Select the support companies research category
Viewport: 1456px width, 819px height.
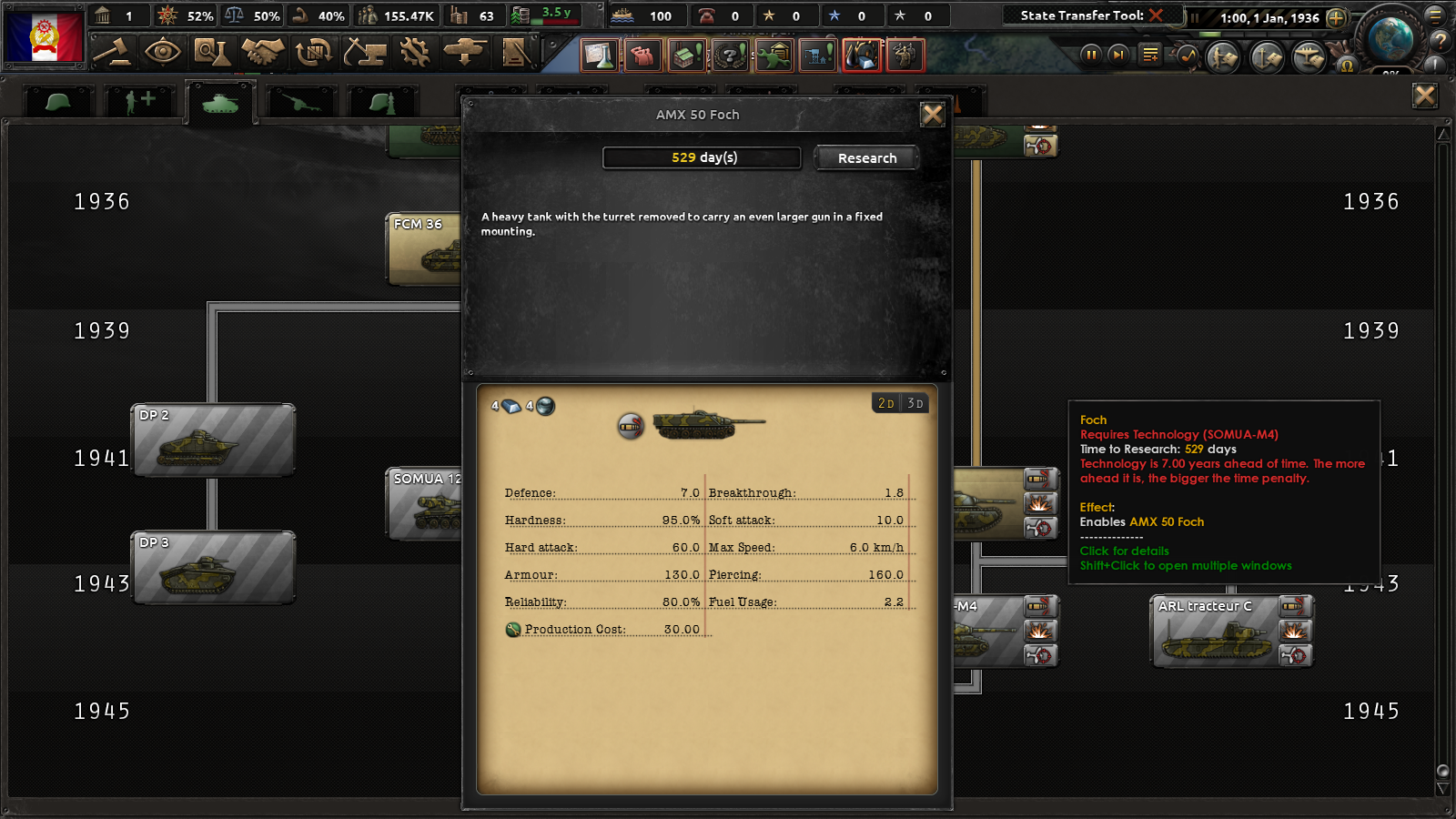138,100
